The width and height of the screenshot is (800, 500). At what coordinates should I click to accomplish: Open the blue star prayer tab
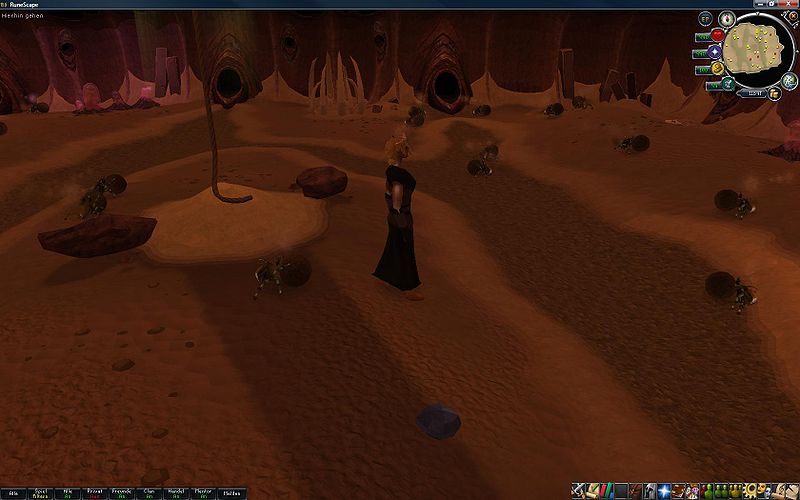pyautogui.click(x=664, y=491)
